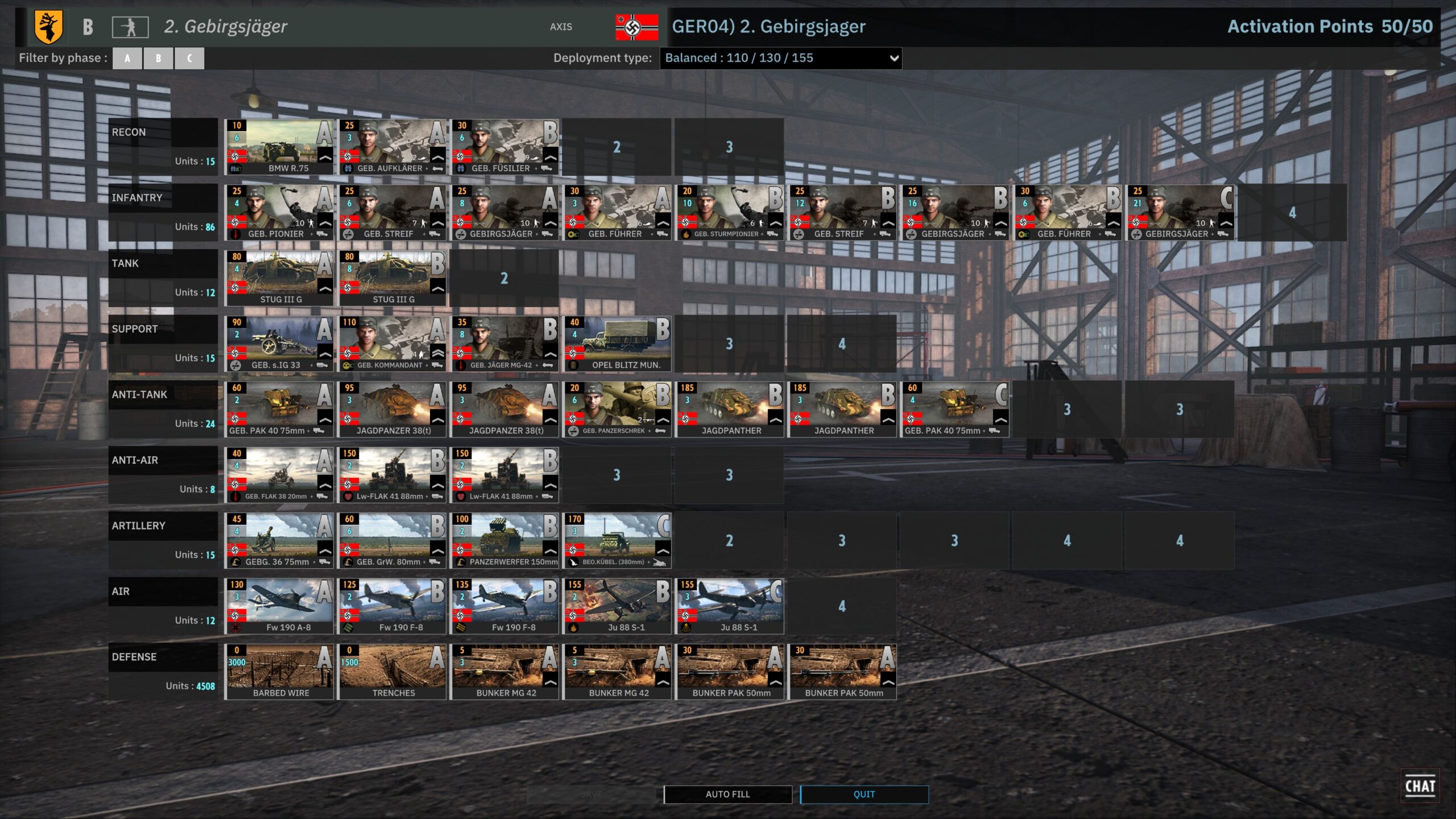This screenshot has width=1456, height=819.
Task: Pick the GEB. AUFKLÄRER unit card
Action: click(392, 147)
